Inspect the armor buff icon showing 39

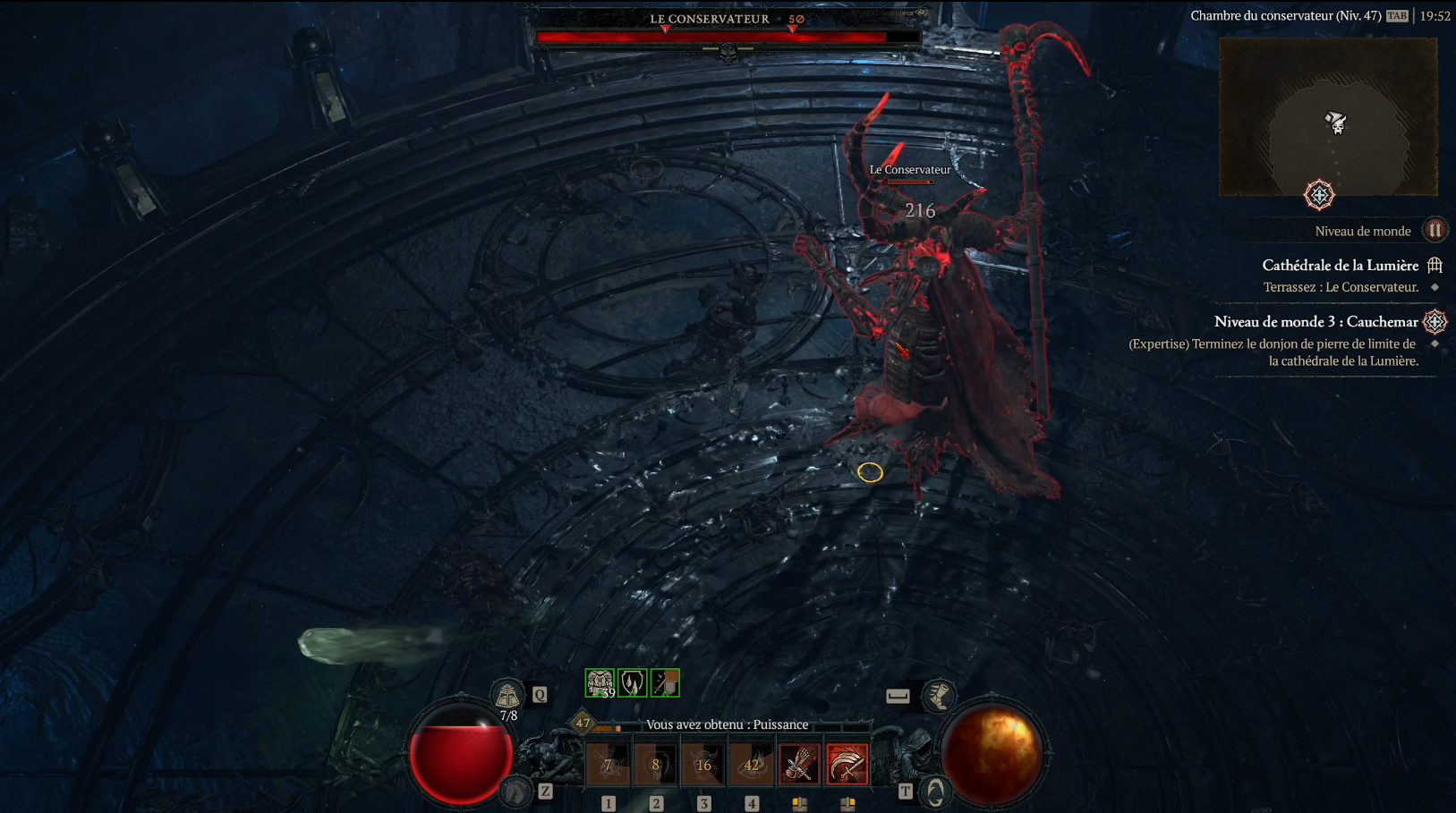598,682
